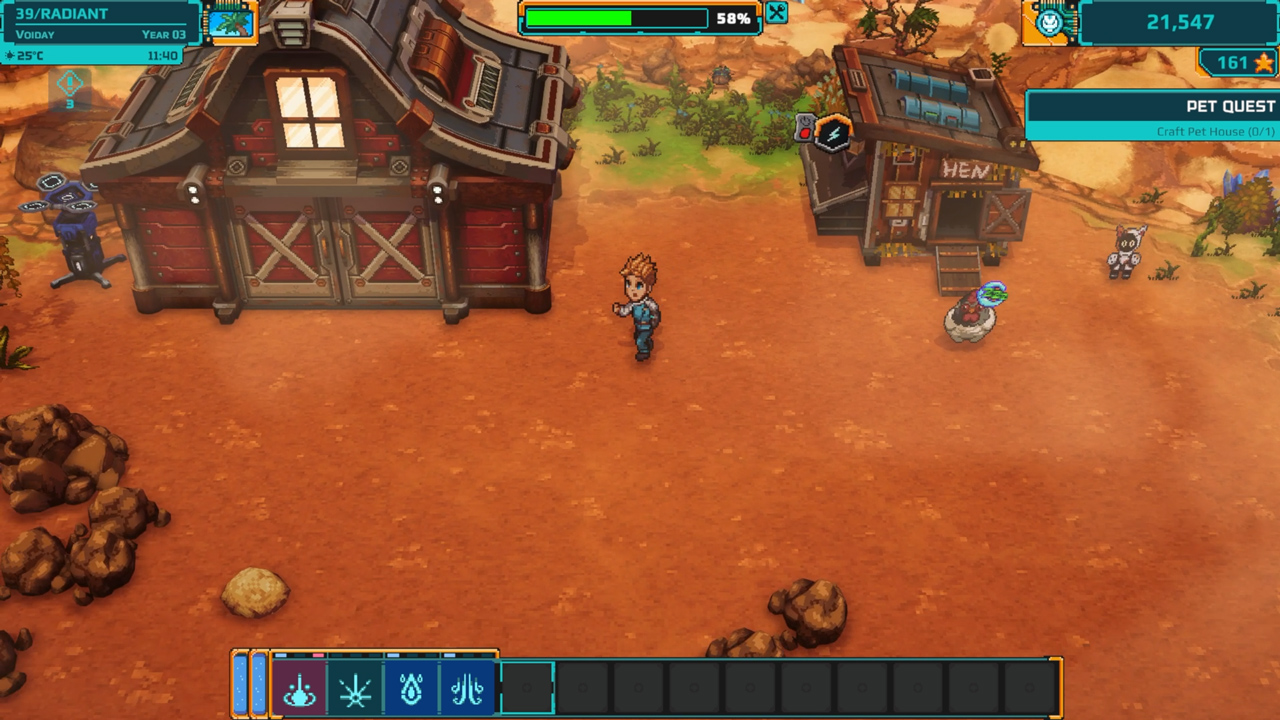Select the water droplet ability in the hotbar

pyautogui.click(x=412, y=692)
